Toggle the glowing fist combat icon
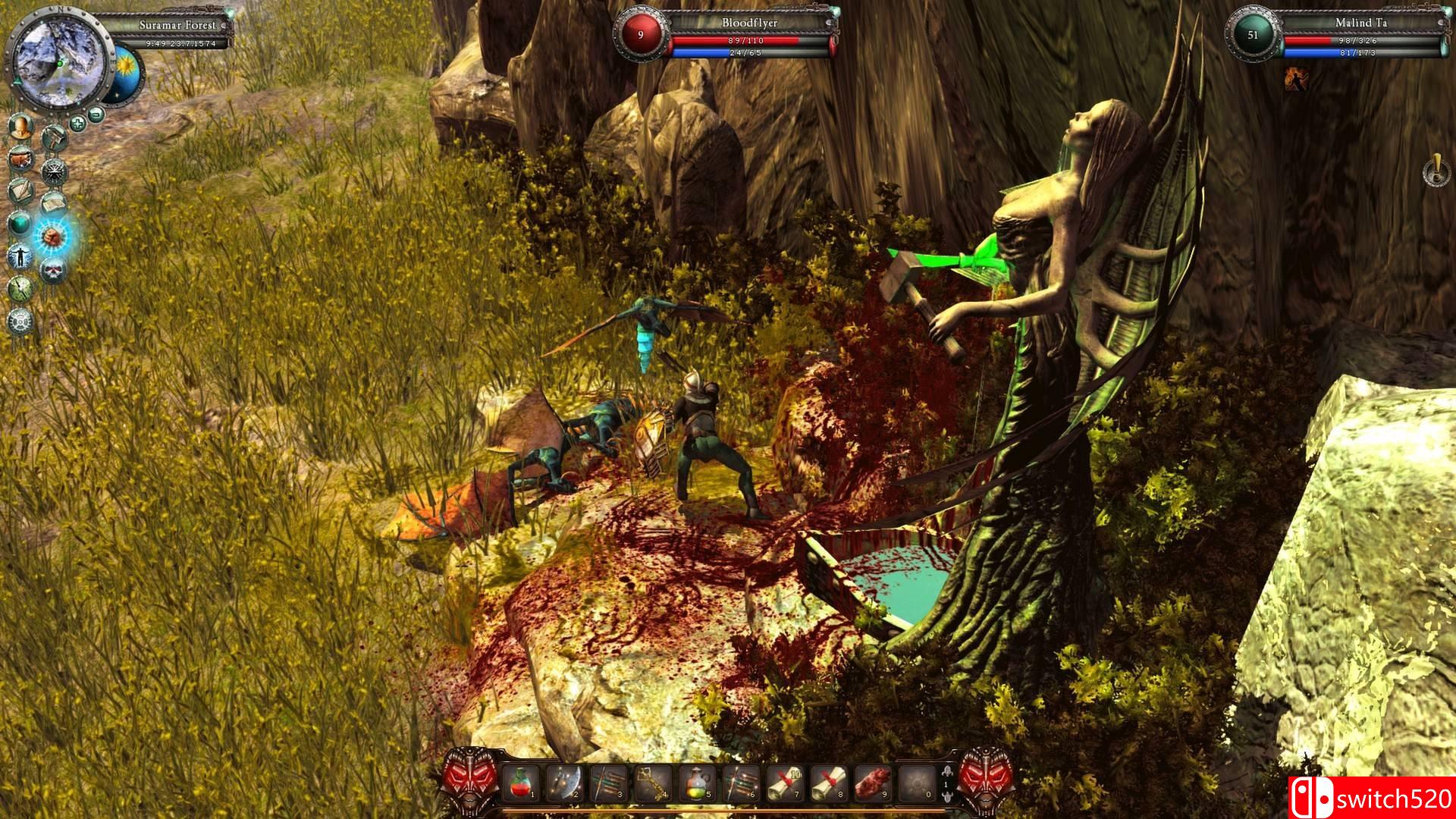1456x819 pixels. [x=53, y=237]
